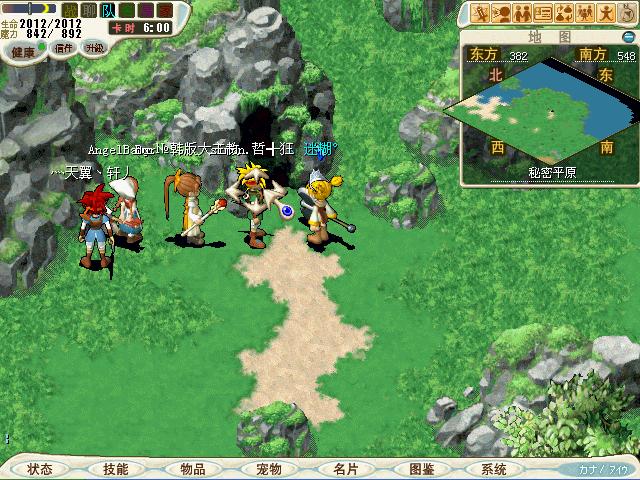
Task: Open the 宠物 pets menu
Action: point(268,469)
